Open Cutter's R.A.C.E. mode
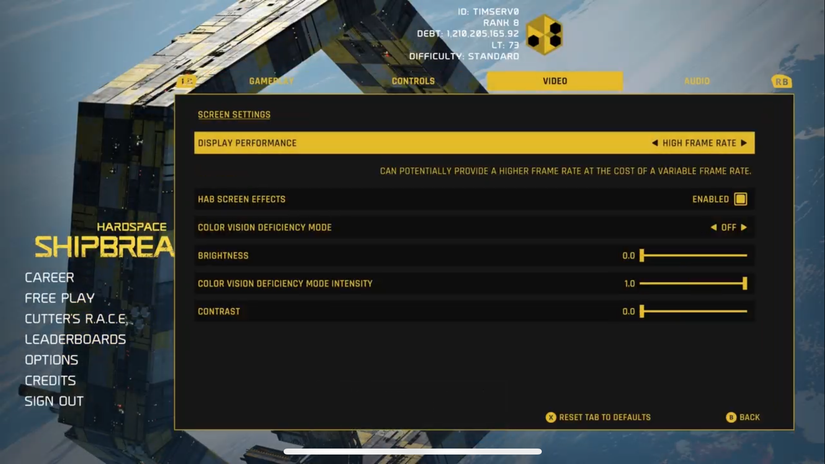825x464 pixels. click(x=77, y=319)
